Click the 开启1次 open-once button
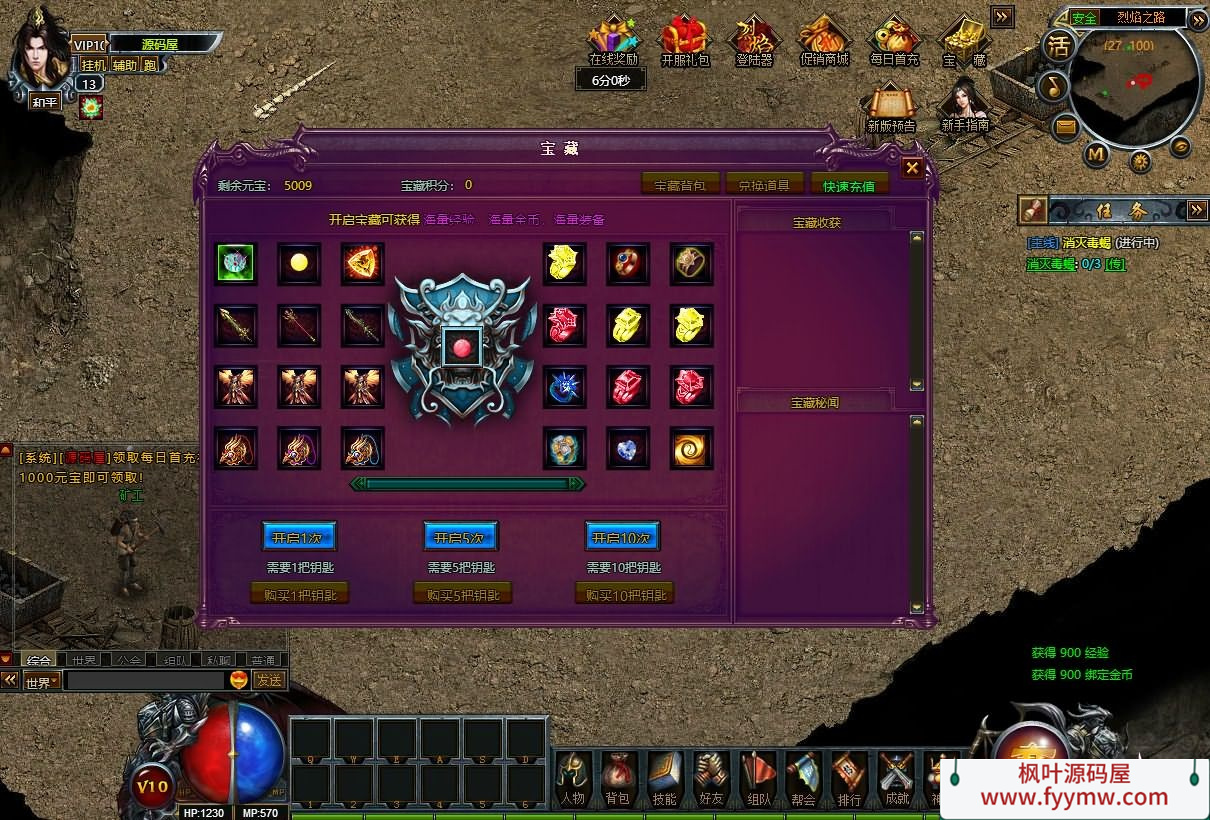 pyautogui.click(x=299, y=537)
